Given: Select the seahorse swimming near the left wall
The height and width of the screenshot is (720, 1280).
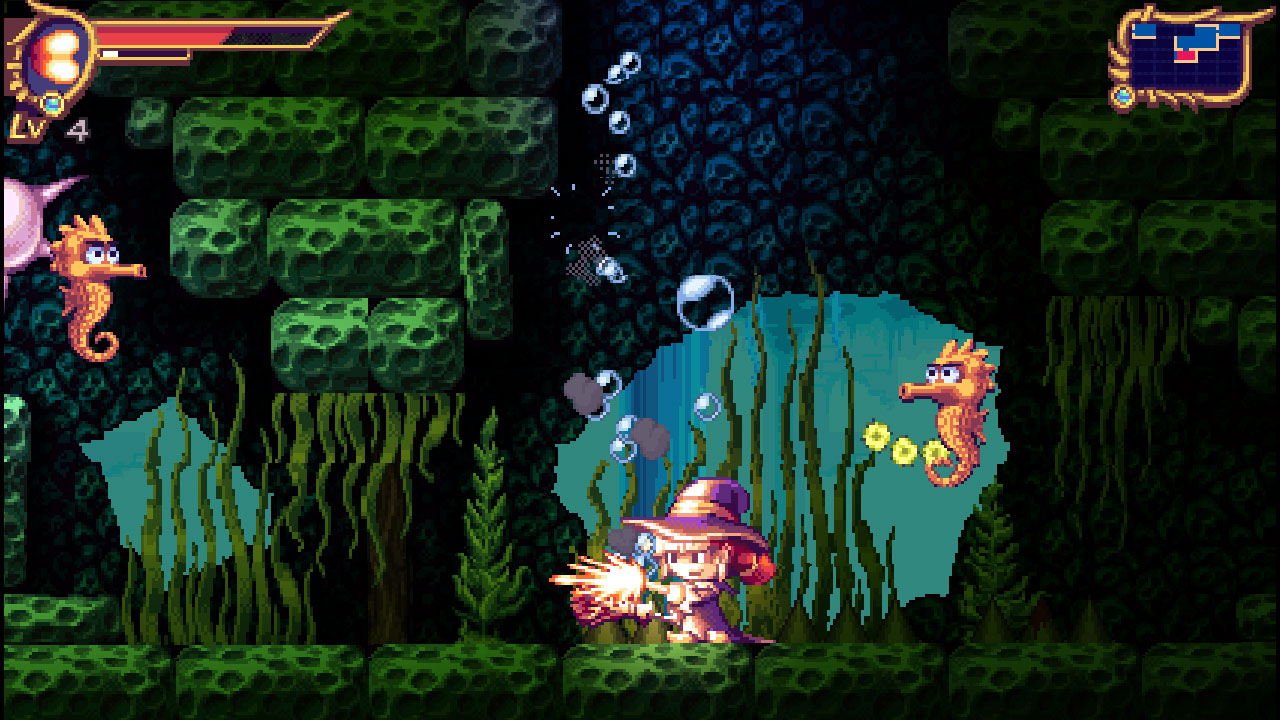Looking at the screenshot, I should pos(90,290).
